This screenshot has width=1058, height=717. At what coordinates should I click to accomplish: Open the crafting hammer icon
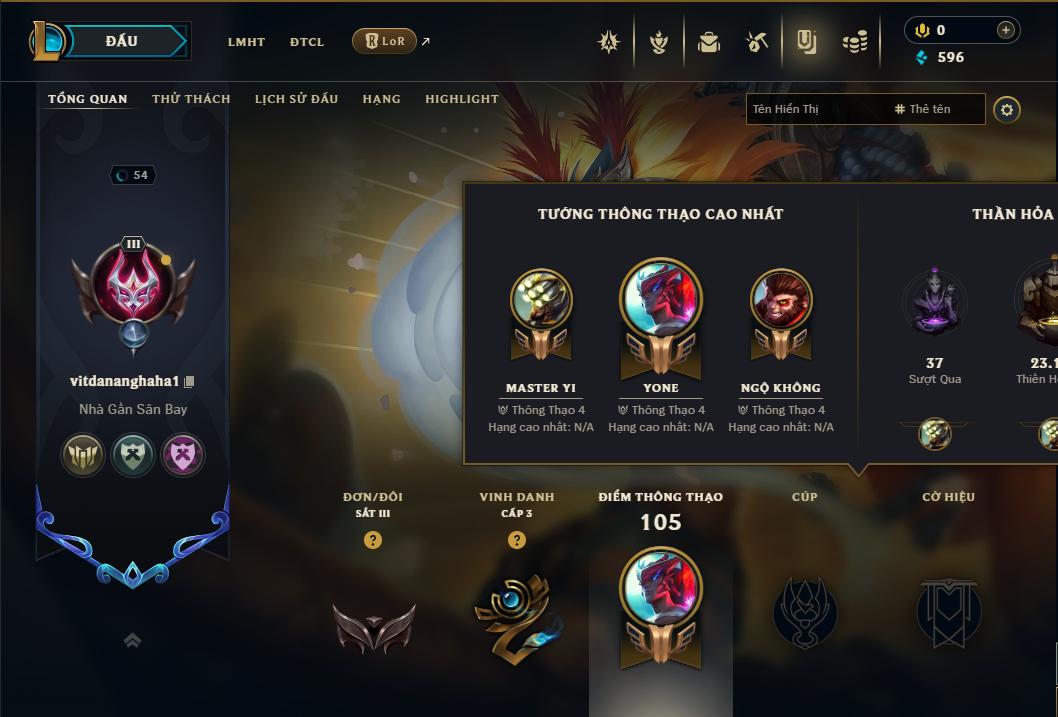click(757, 42)
